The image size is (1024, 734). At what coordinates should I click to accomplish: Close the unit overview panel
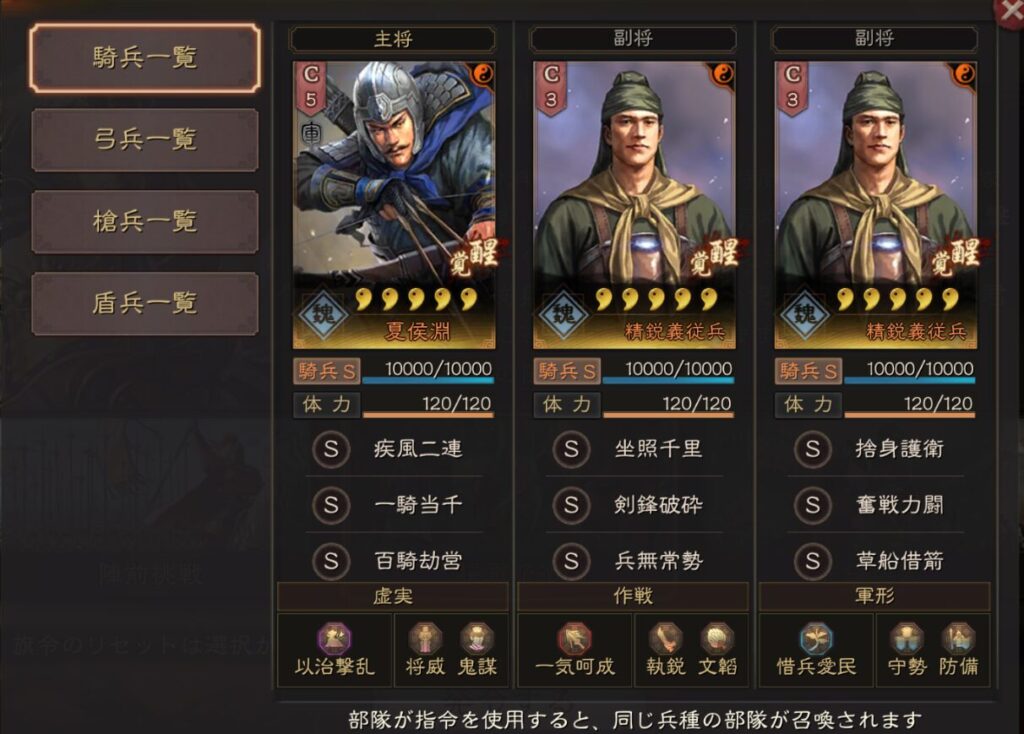[x=1010, y=10]
